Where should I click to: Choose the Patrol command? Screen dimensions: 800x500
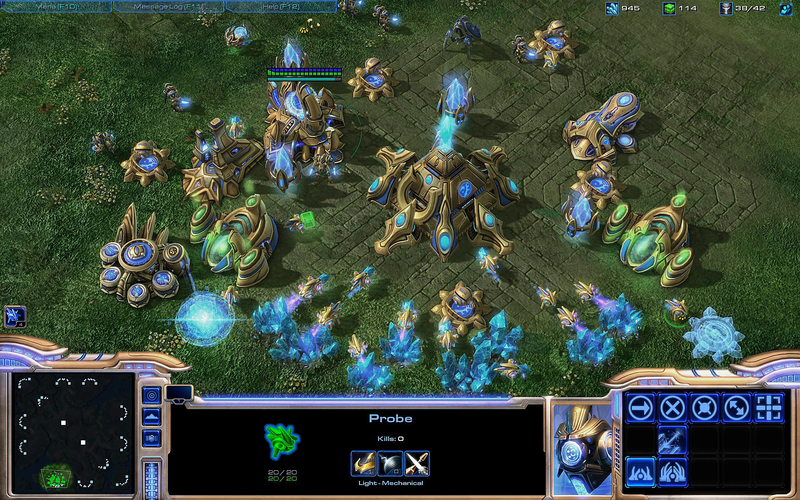(x=737, y=407)
